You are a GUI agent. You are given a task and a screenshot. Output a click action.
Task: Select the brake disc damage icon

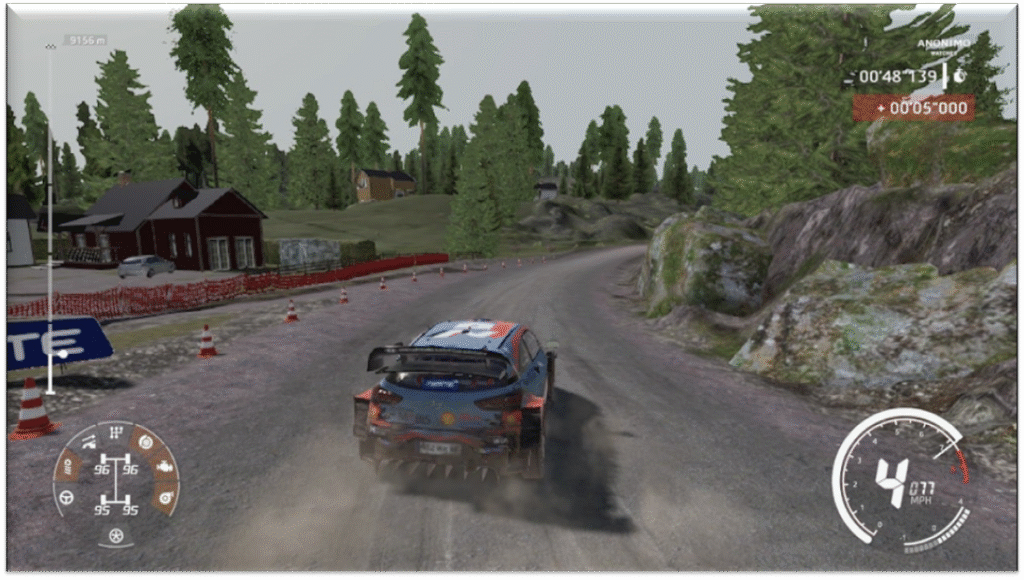146,440
